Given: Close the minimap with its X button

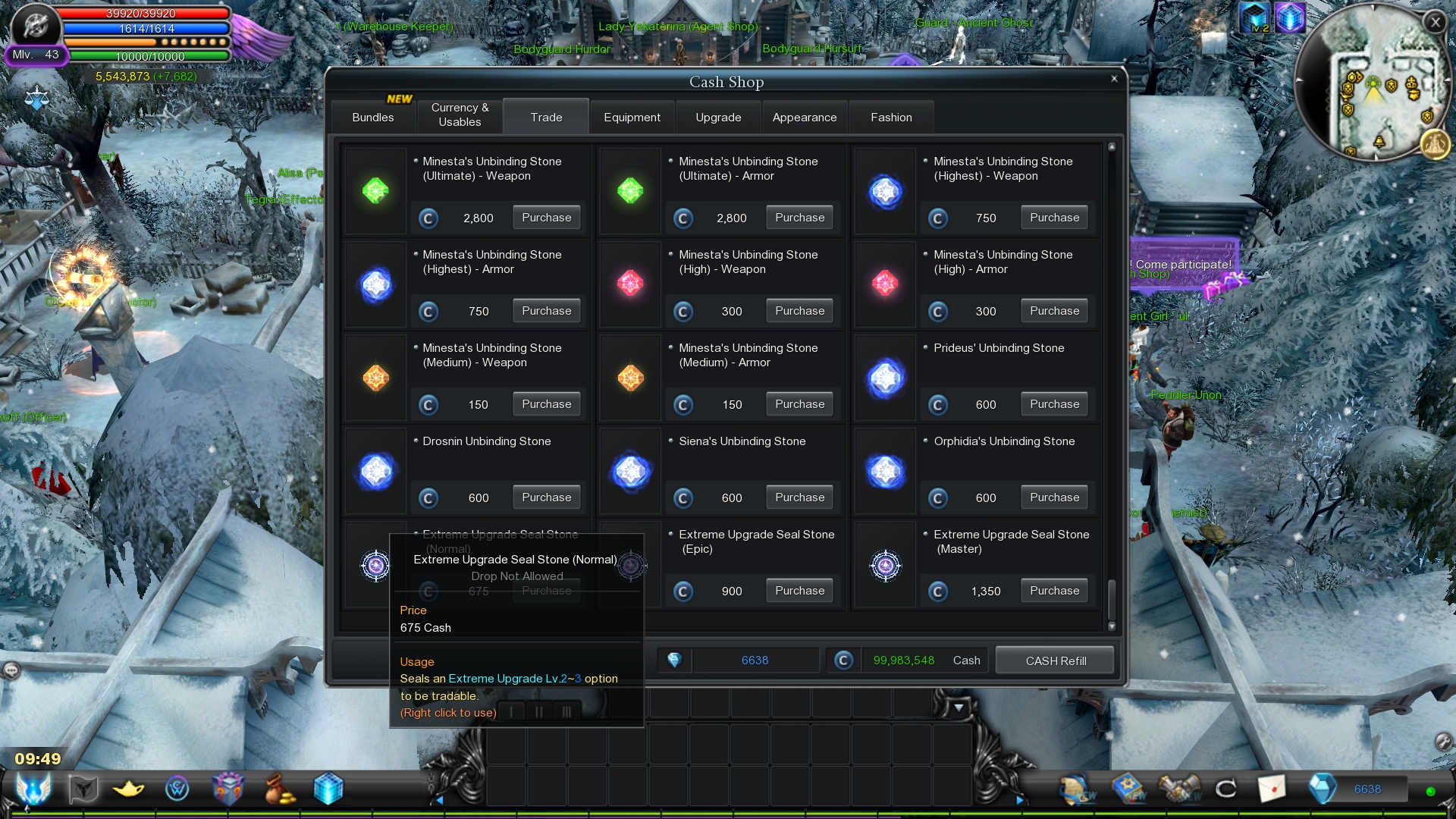Looking at the screenshot, I should tap(1435, 23).
